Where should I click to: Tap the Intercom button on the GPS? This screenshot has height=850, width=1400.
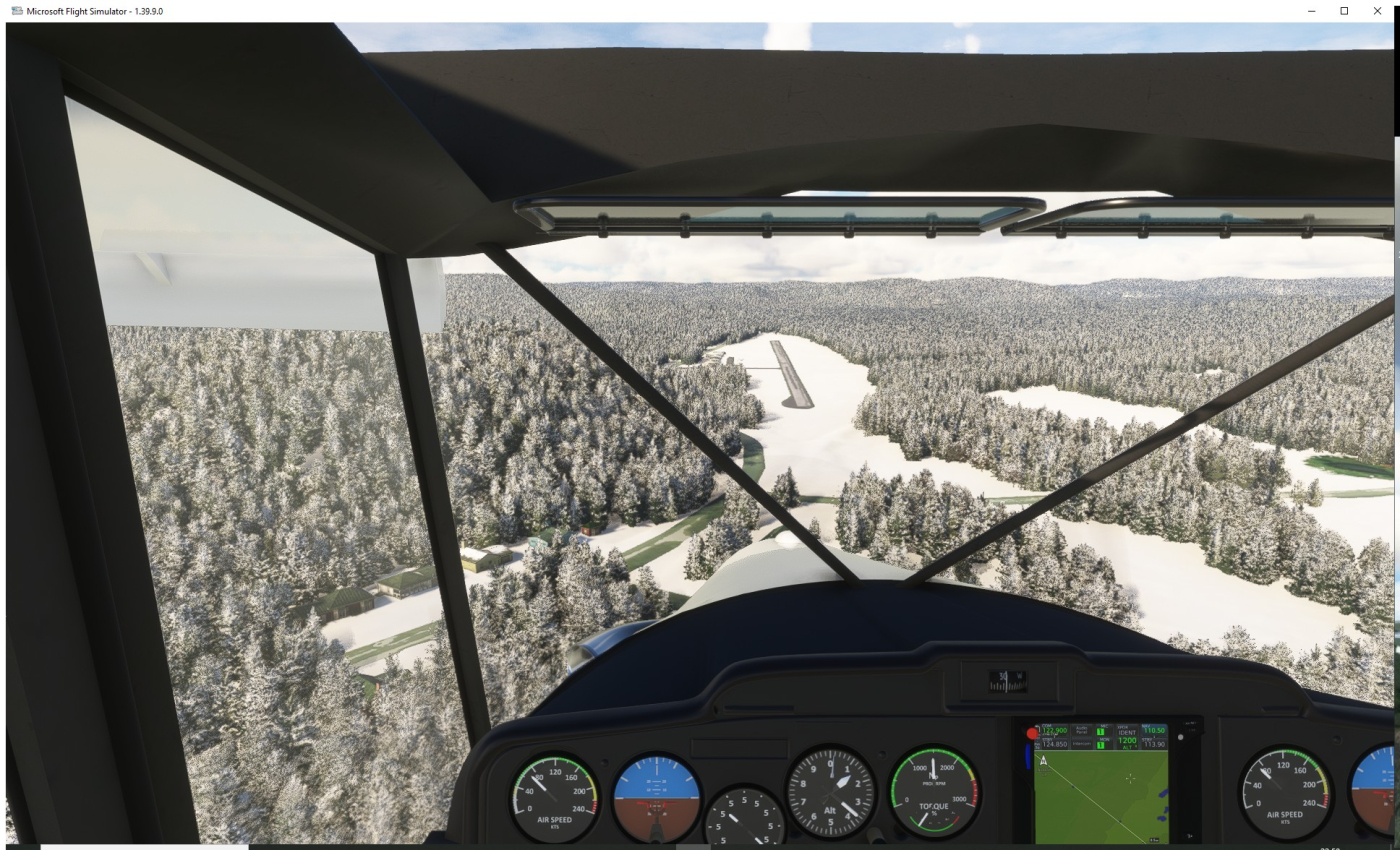1084,743
